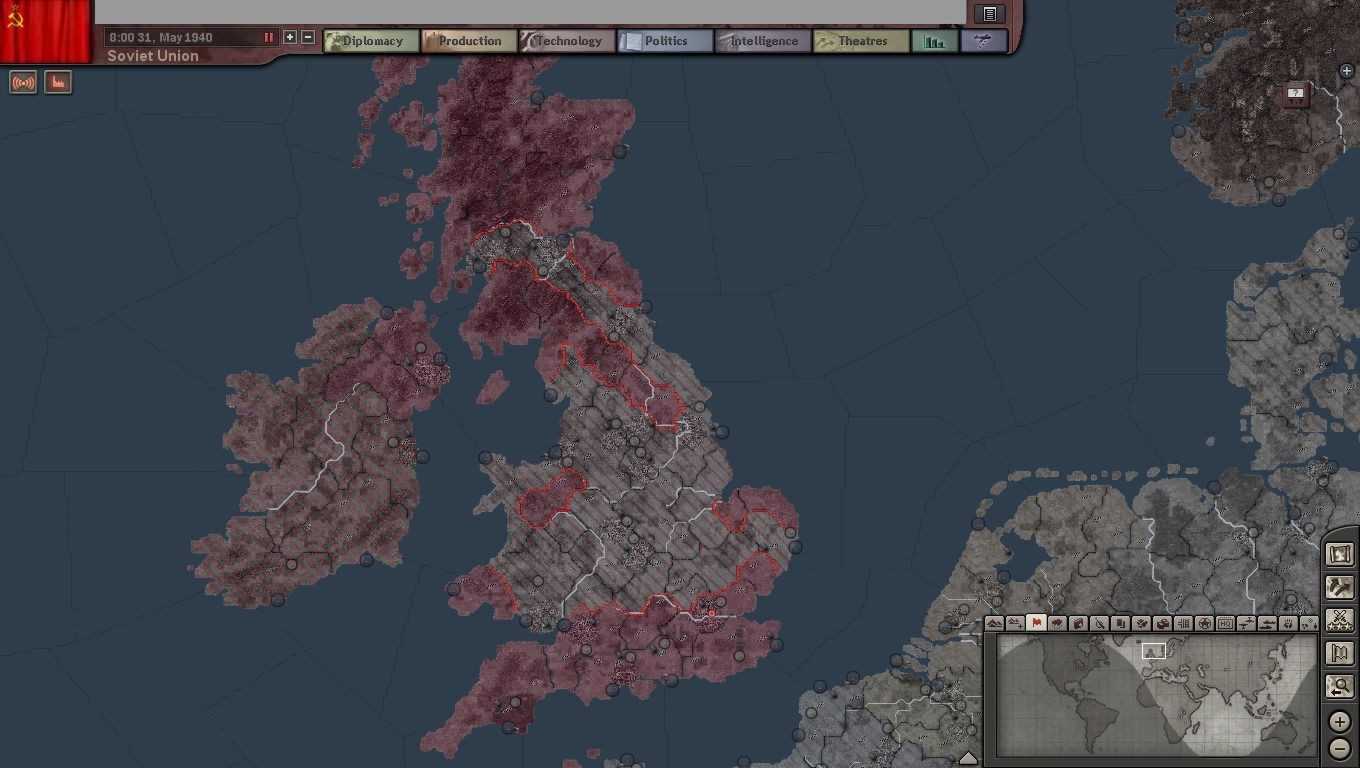Viewport: 1360px width, 768px height.
Task: Select the weather map mode (rain cloud icon)
Action: (1057, 623)
